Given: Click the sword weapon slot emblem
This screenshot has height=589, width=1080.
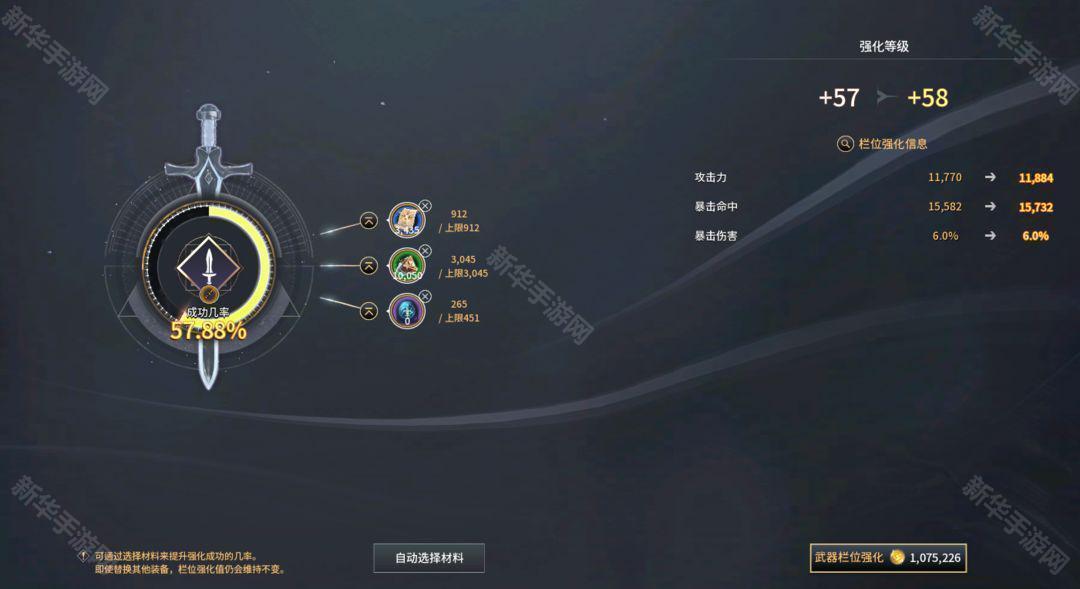Looking at the screenshot, I should tap(209, 263).
